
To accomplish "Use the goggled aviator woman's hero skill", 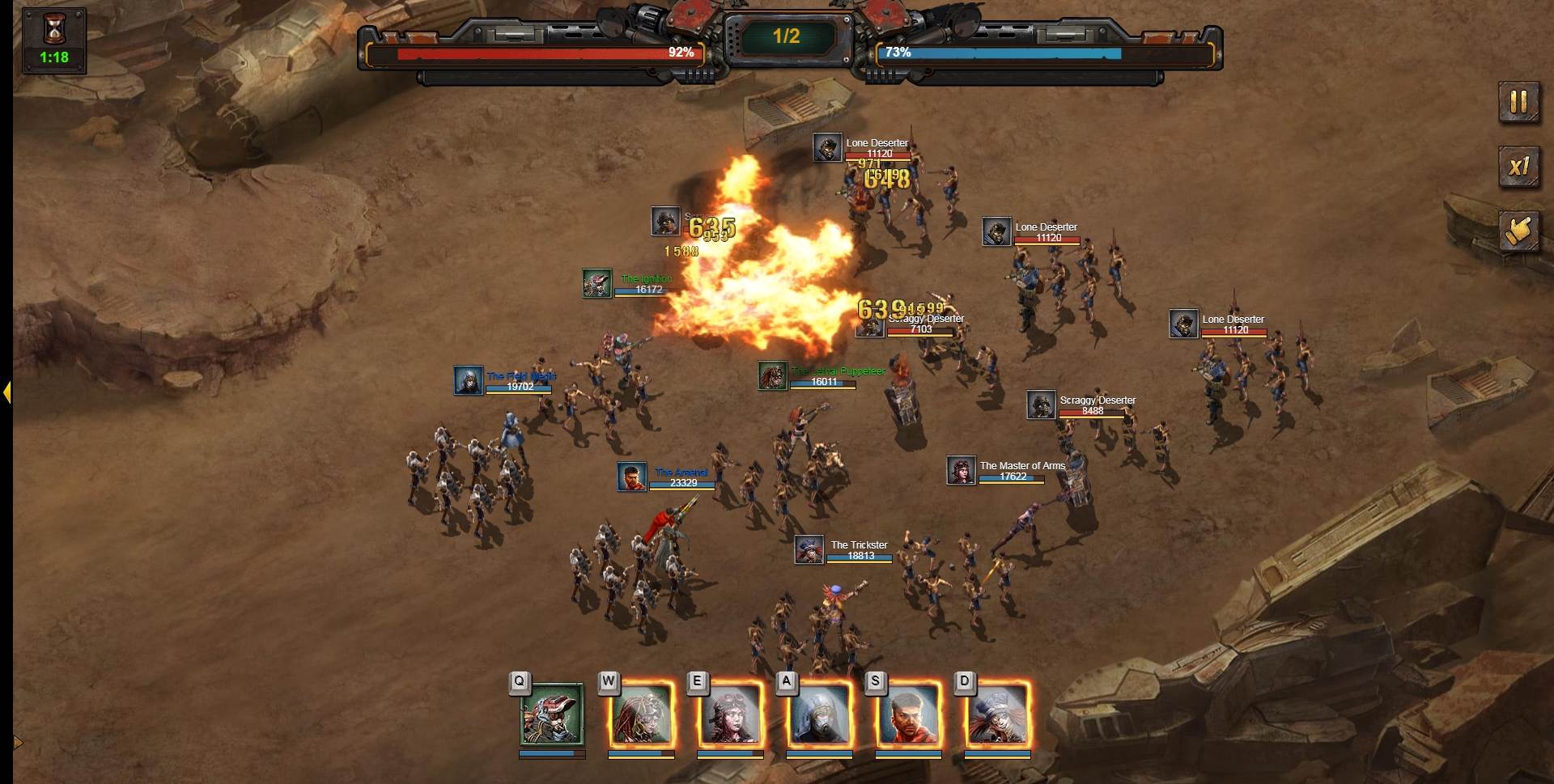I will coord(730,714).
